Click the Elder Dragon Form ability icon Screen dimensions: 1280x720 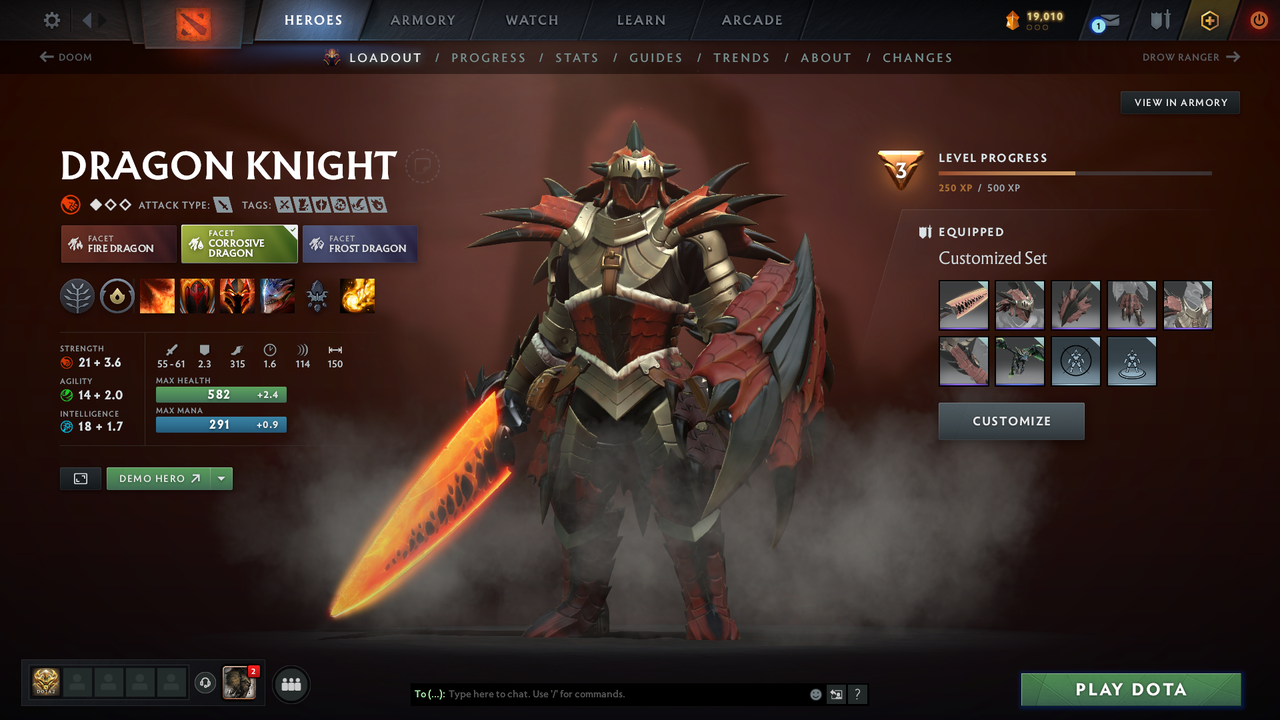277,296
